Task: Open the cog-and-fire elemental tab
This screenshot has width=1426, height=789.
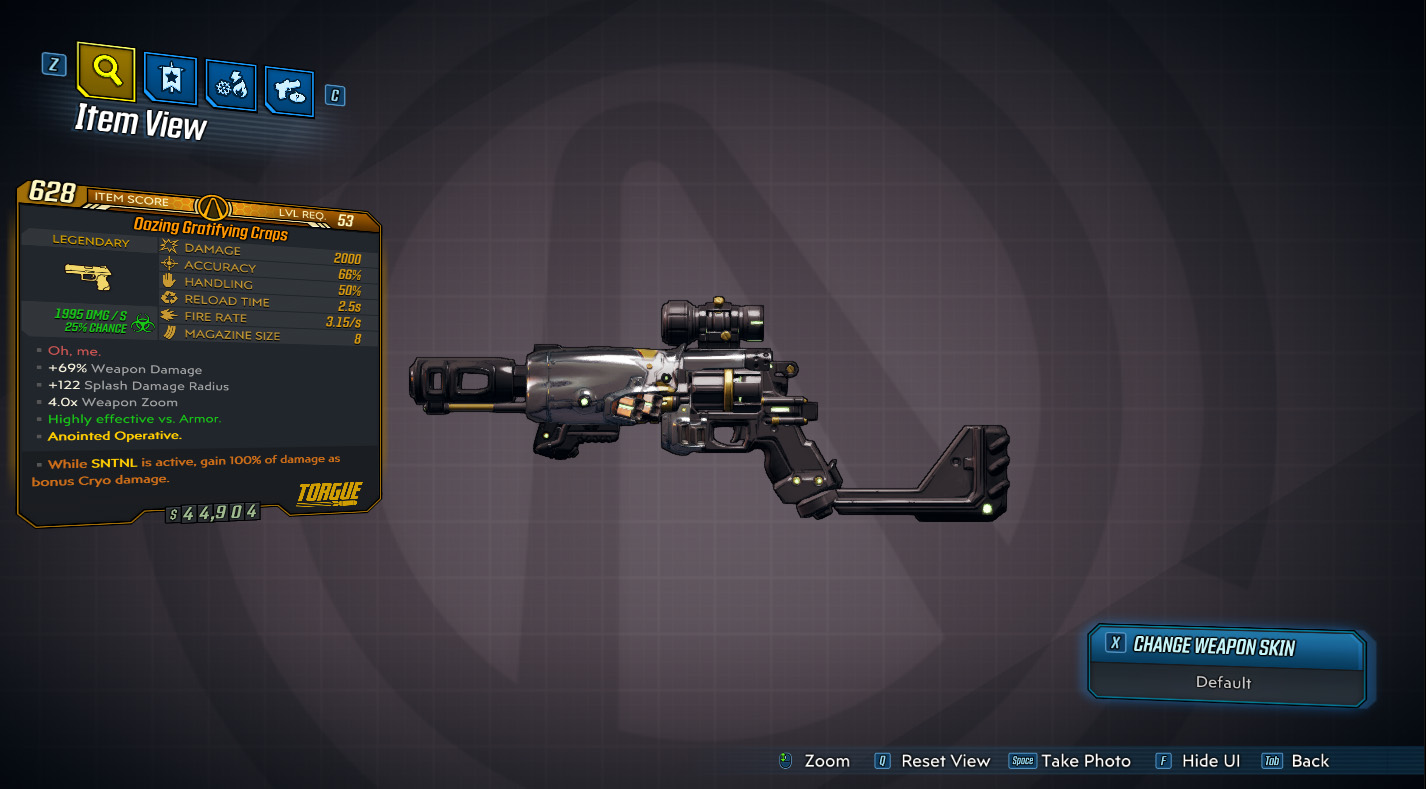Action: click(x=232, y=85)
